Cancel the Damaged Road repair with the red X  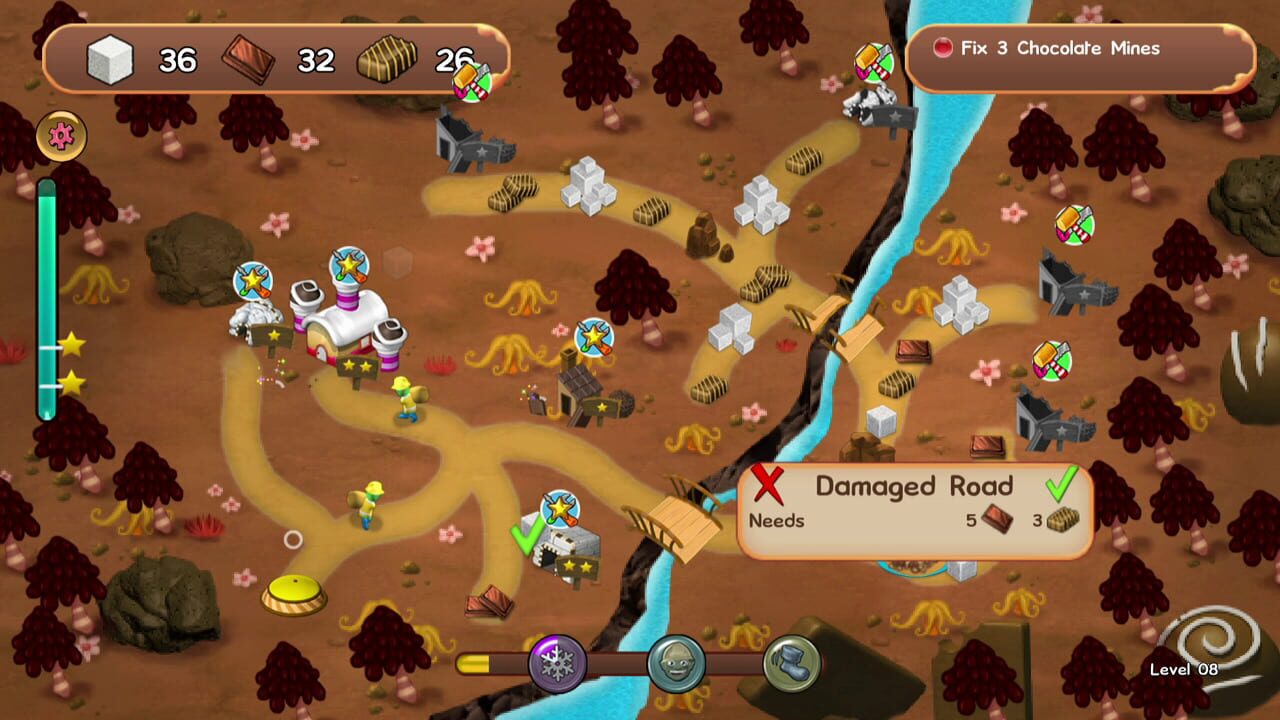click(769, 486)
